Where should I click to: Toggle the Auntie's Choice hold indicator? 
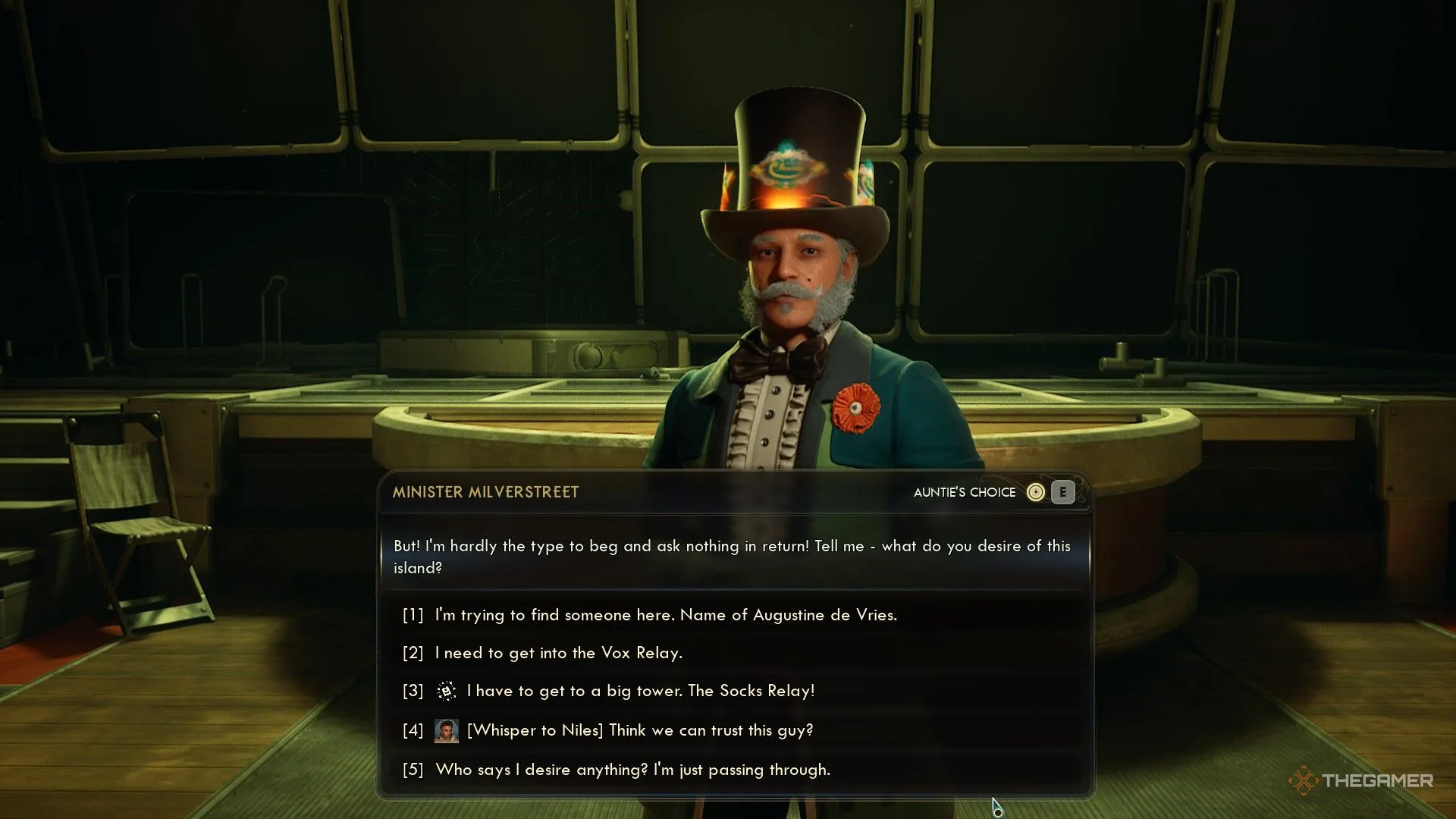pyautogui.click(x=1062, y=492)
